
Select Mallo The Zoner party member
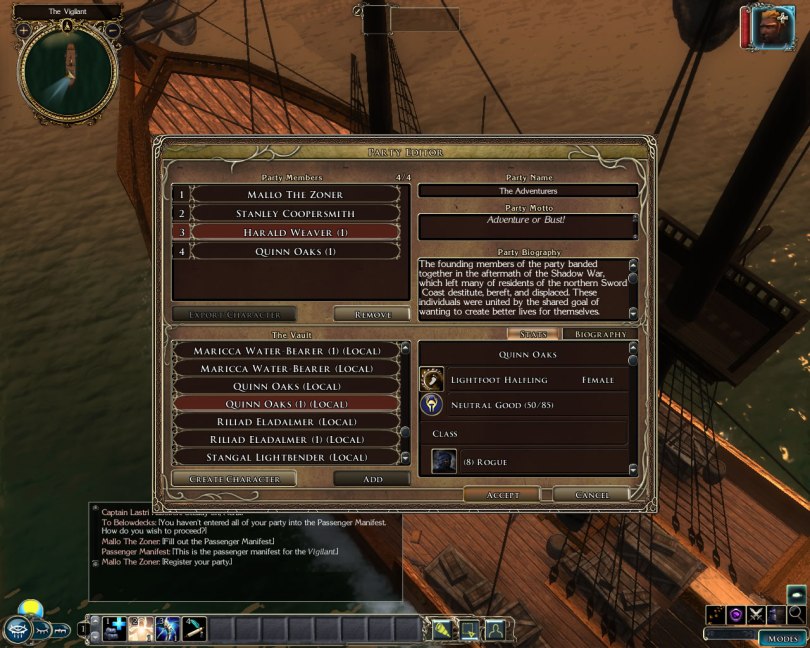(295, 194)
